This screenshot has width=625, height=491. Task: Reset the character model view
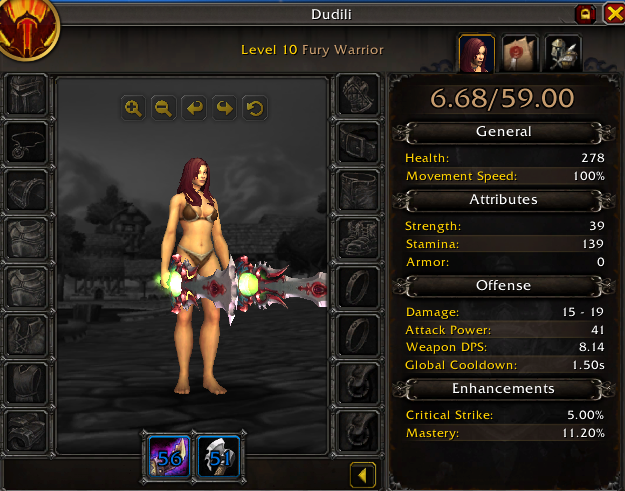pos(255,108)
